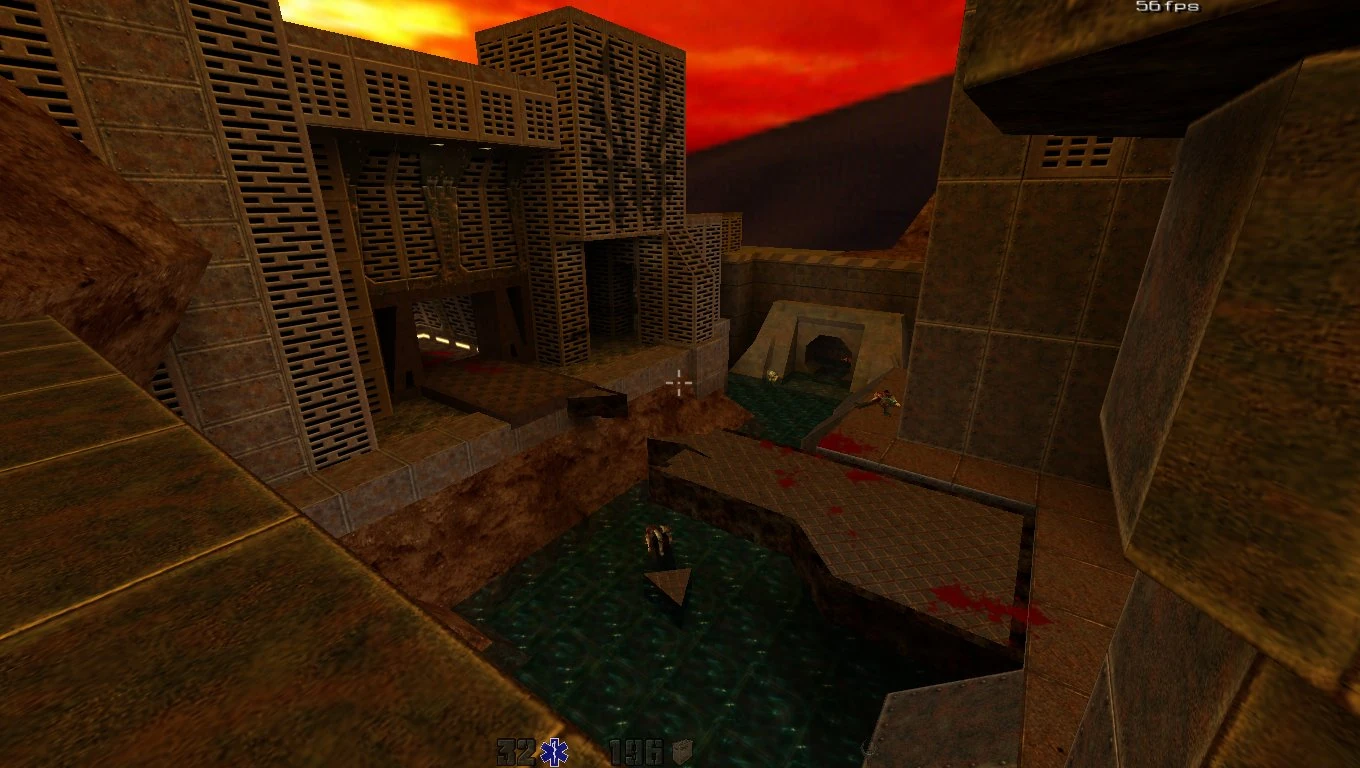This screenshot has height=768, width=1360.
Task: Click the armor value showing 196
Action: (x=635, y=752)
